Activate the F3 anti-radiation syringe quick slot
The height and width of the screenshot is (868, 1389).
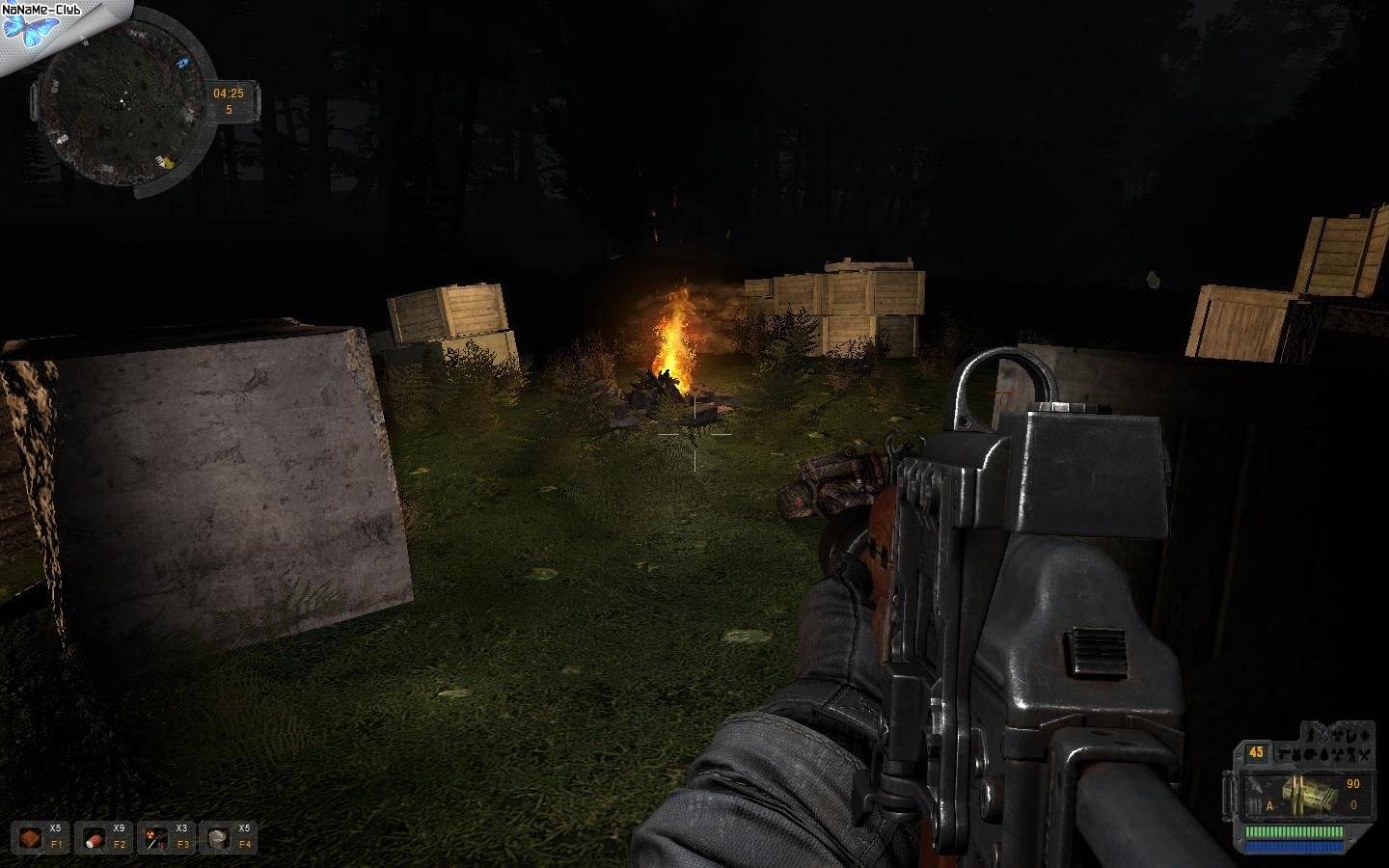pyautogui.click(x=155, y=836)
